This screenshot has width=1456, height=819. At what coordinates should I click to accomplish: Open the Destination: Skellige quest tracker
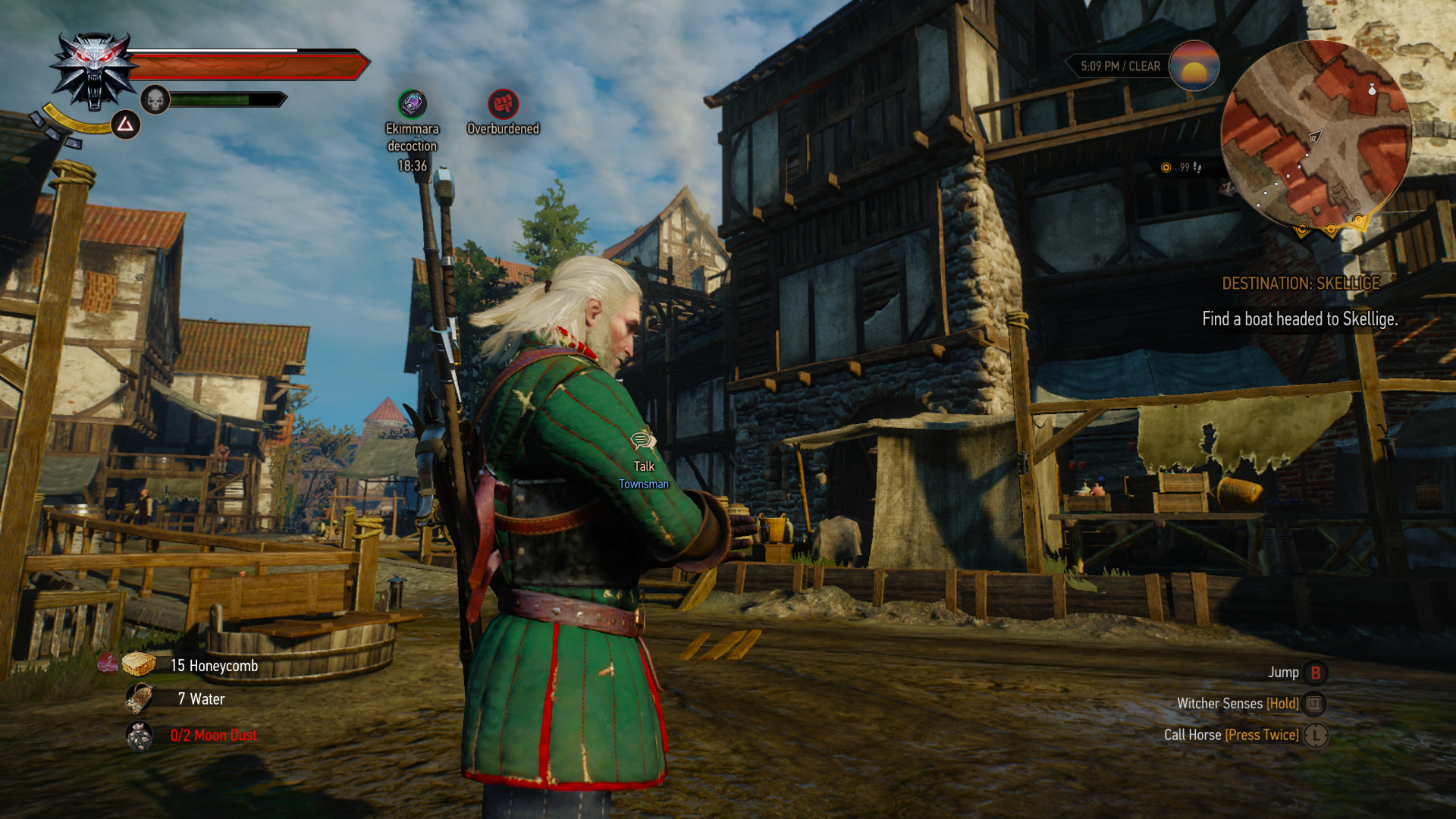[x=1301, y=284]
